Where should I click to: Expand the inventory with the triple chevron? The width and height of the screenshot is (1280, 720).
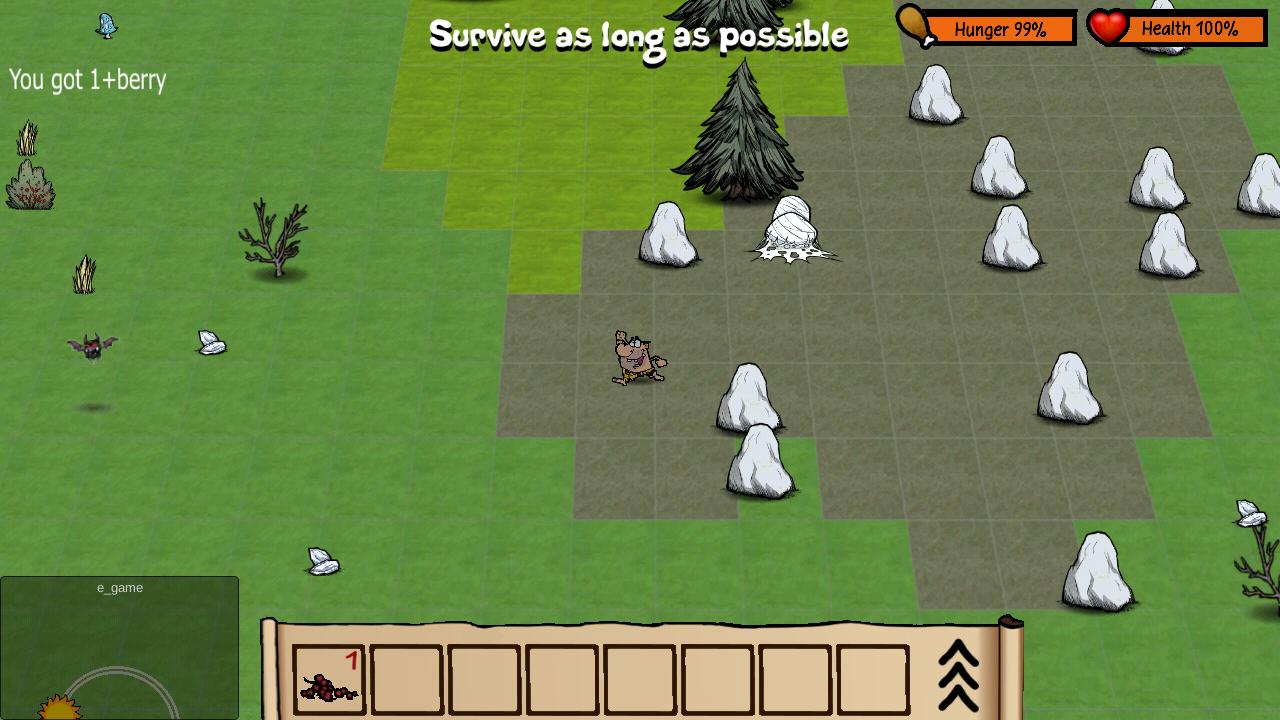tap(958, 675)
